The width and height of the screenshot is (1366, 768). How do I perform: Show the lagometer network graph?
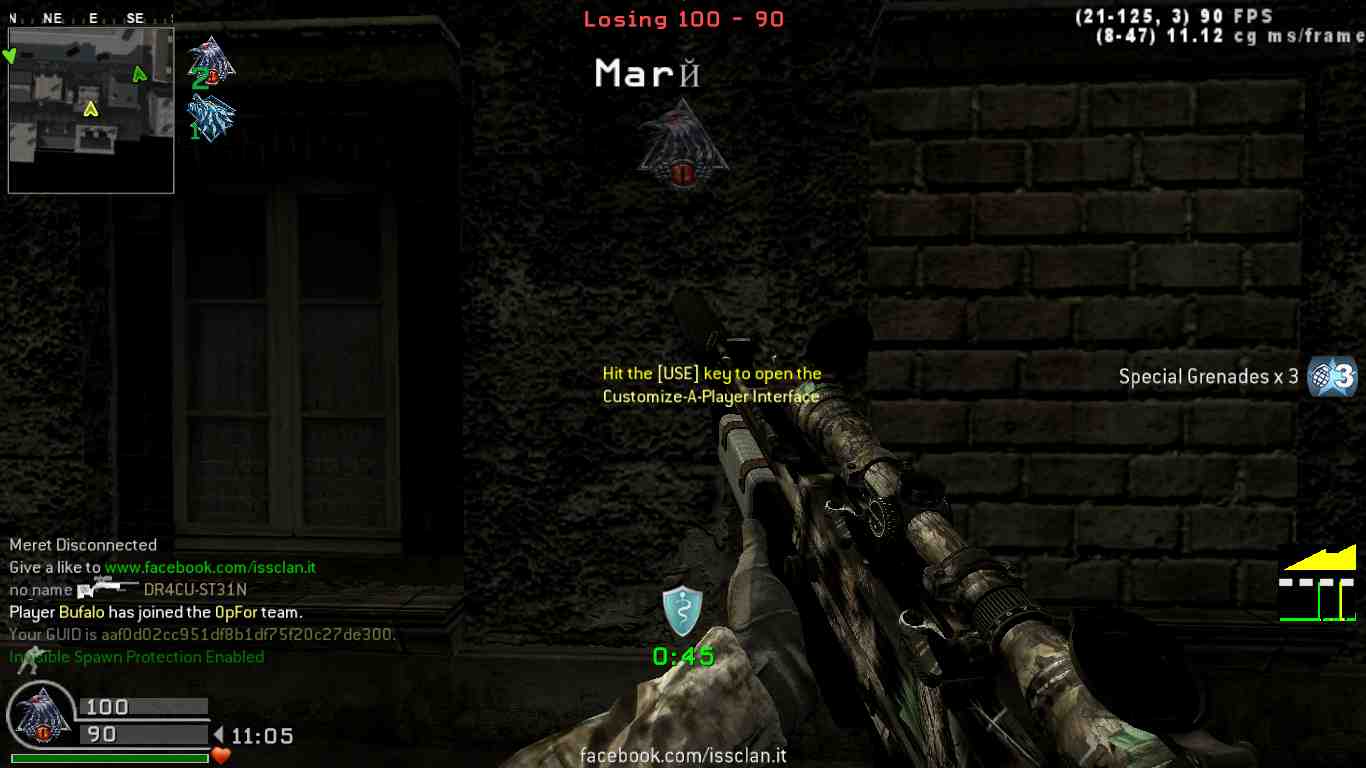[x=1318, y=584]
